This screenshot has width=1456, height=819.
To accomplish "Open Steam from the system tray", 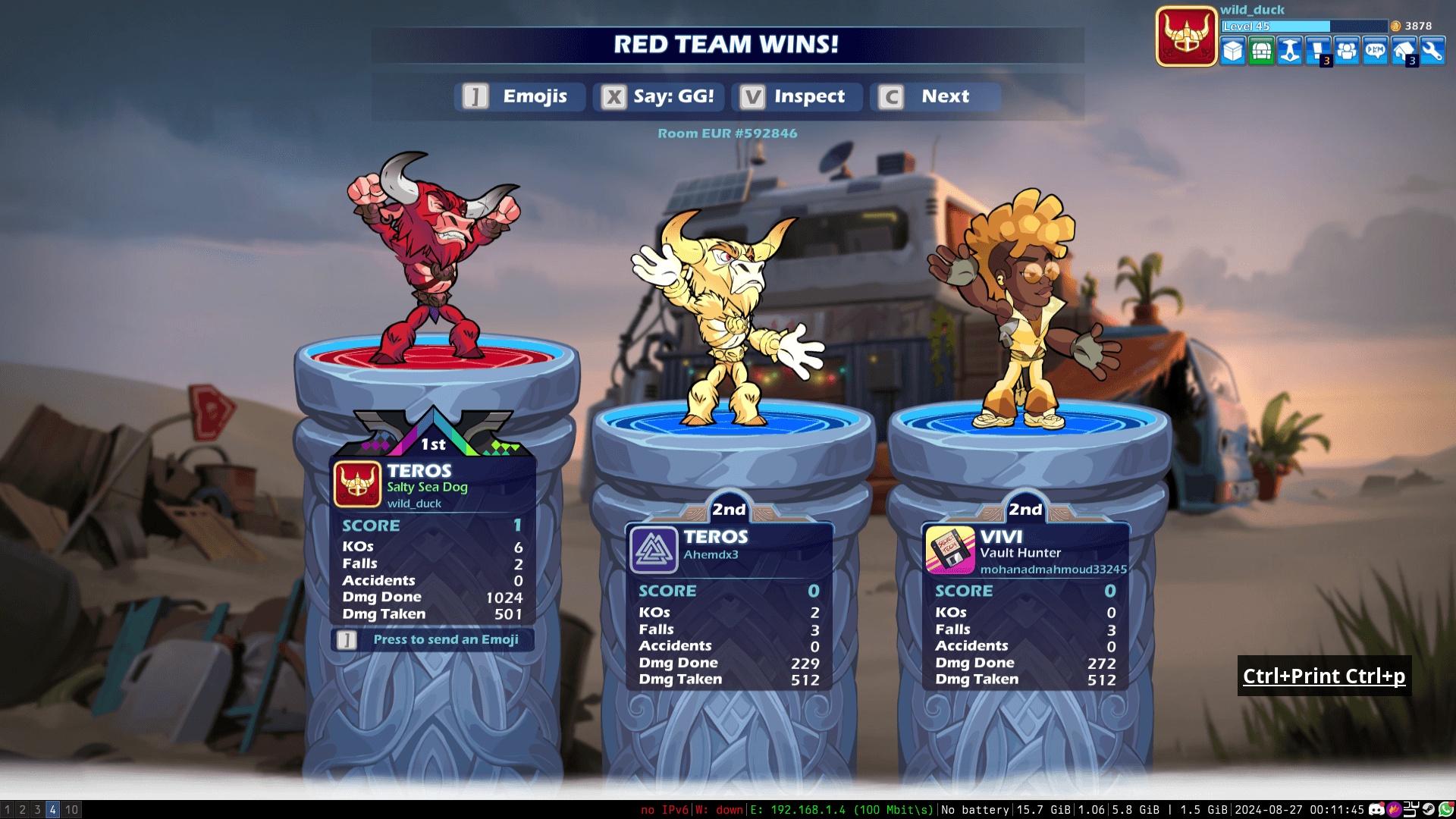I will (1429, 810).
